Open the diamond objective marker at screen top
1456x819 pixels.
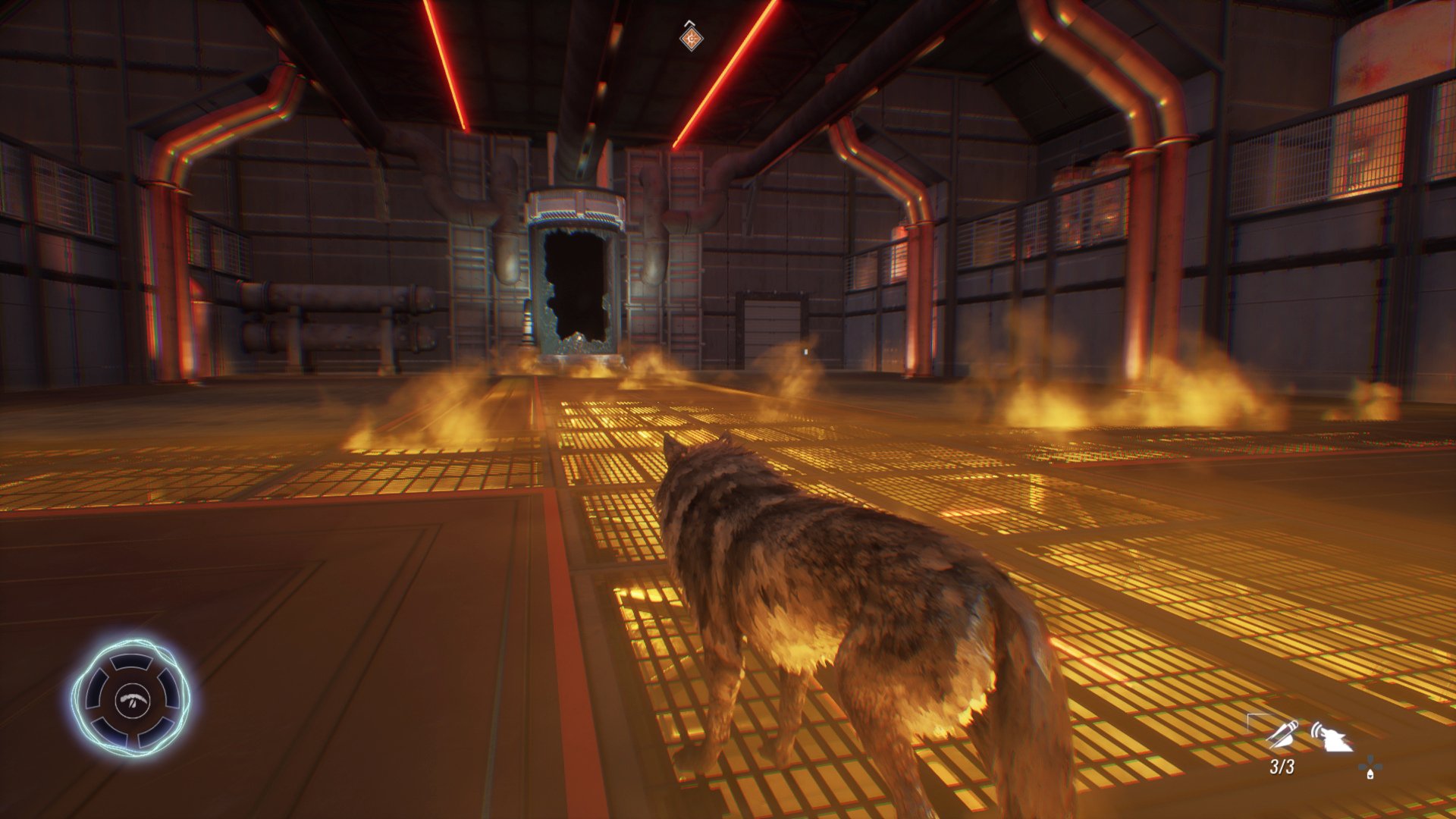(692, 39)
